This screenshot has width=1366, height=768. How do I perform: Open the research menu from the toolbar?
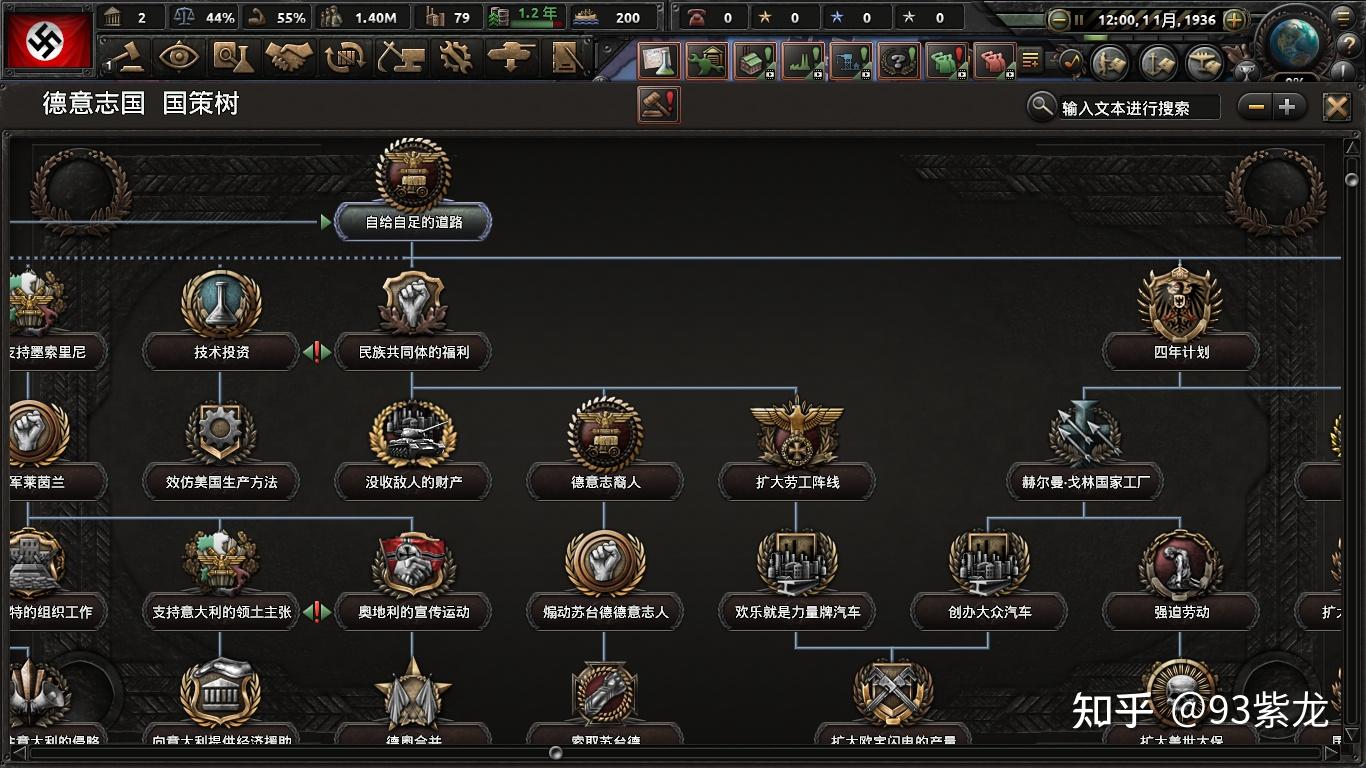(x=234, y=58)
